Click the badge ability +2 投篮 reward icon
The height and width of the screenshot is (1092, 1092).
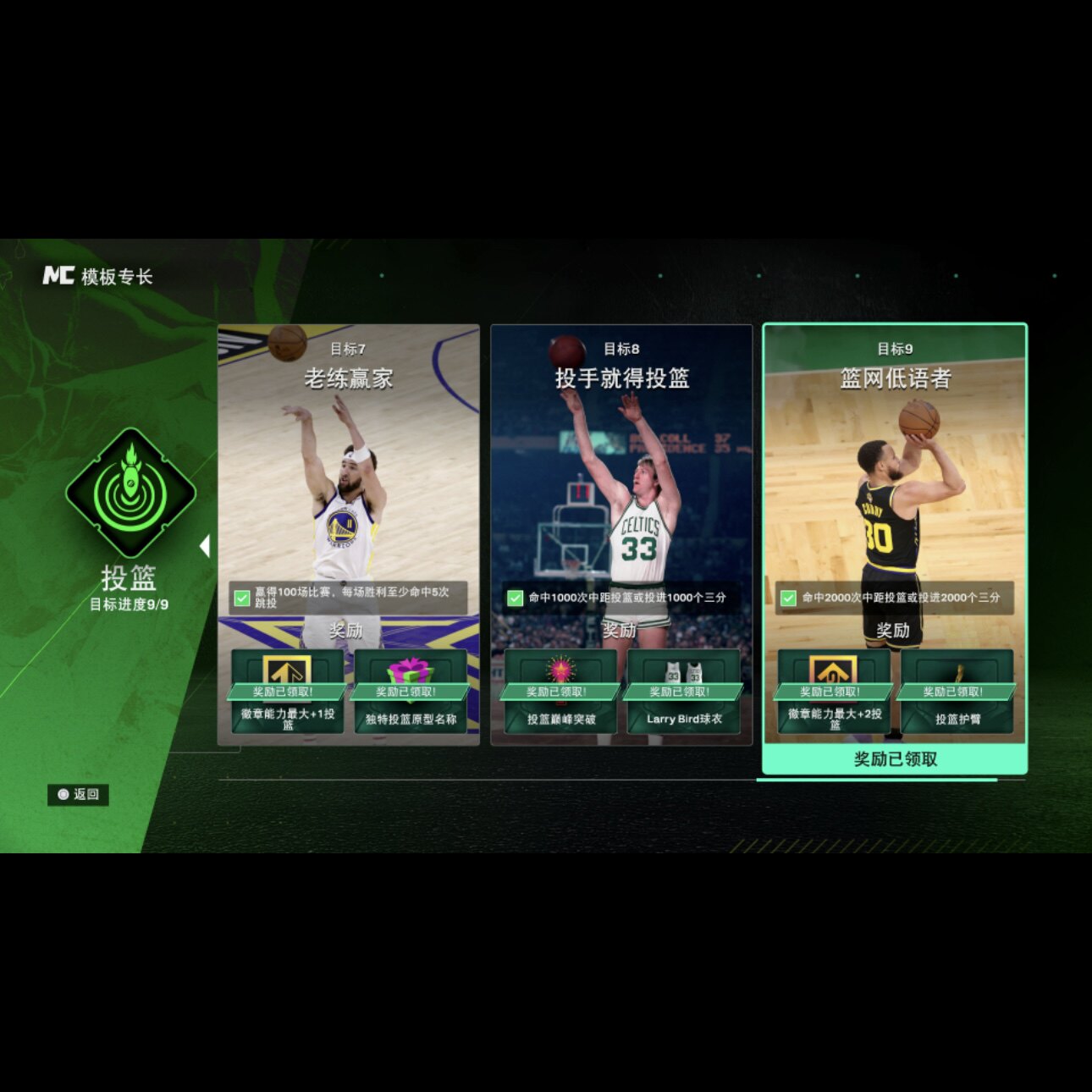click(834, 671)
